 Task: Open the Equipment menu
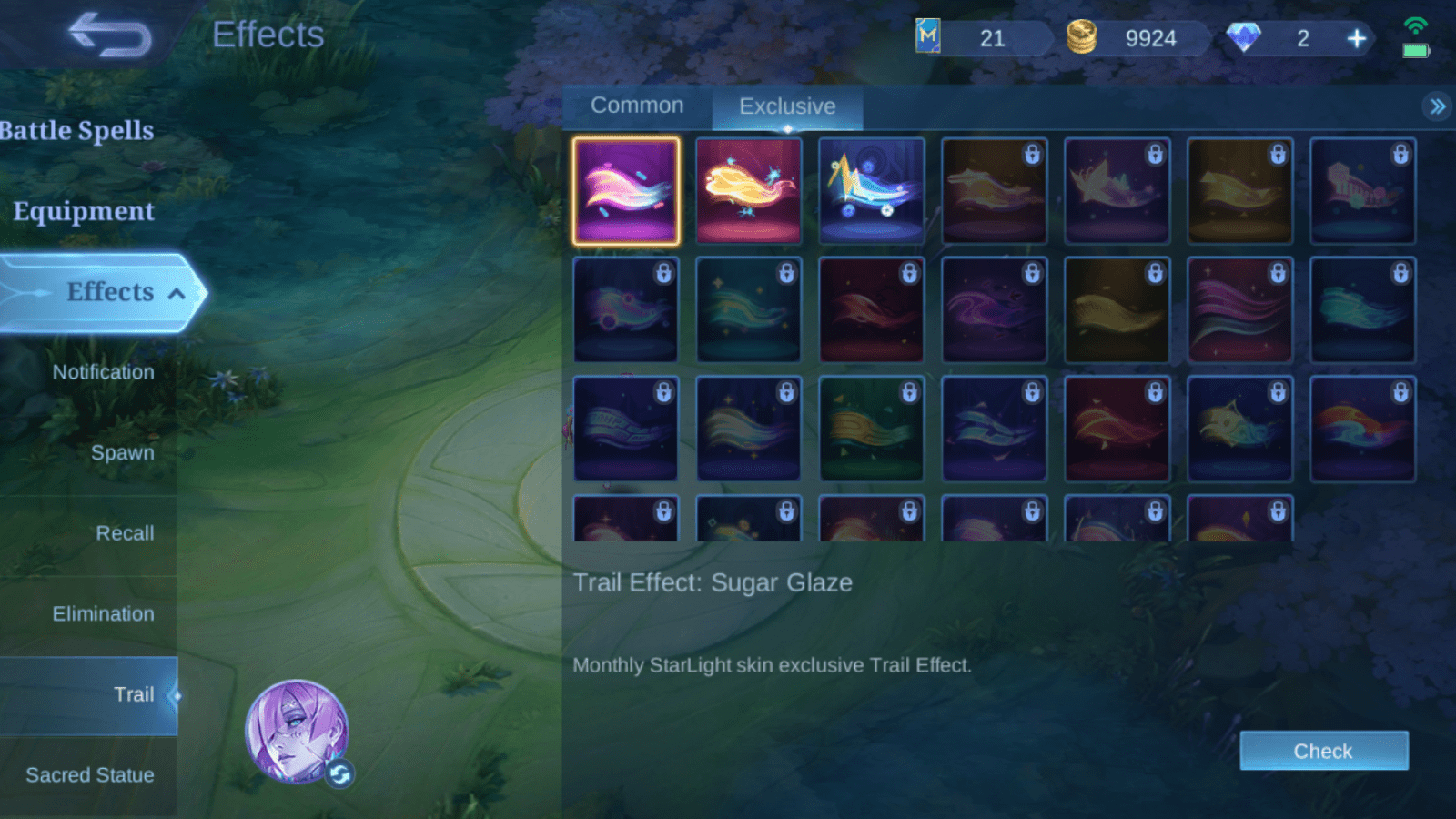(x=84, y=211)
